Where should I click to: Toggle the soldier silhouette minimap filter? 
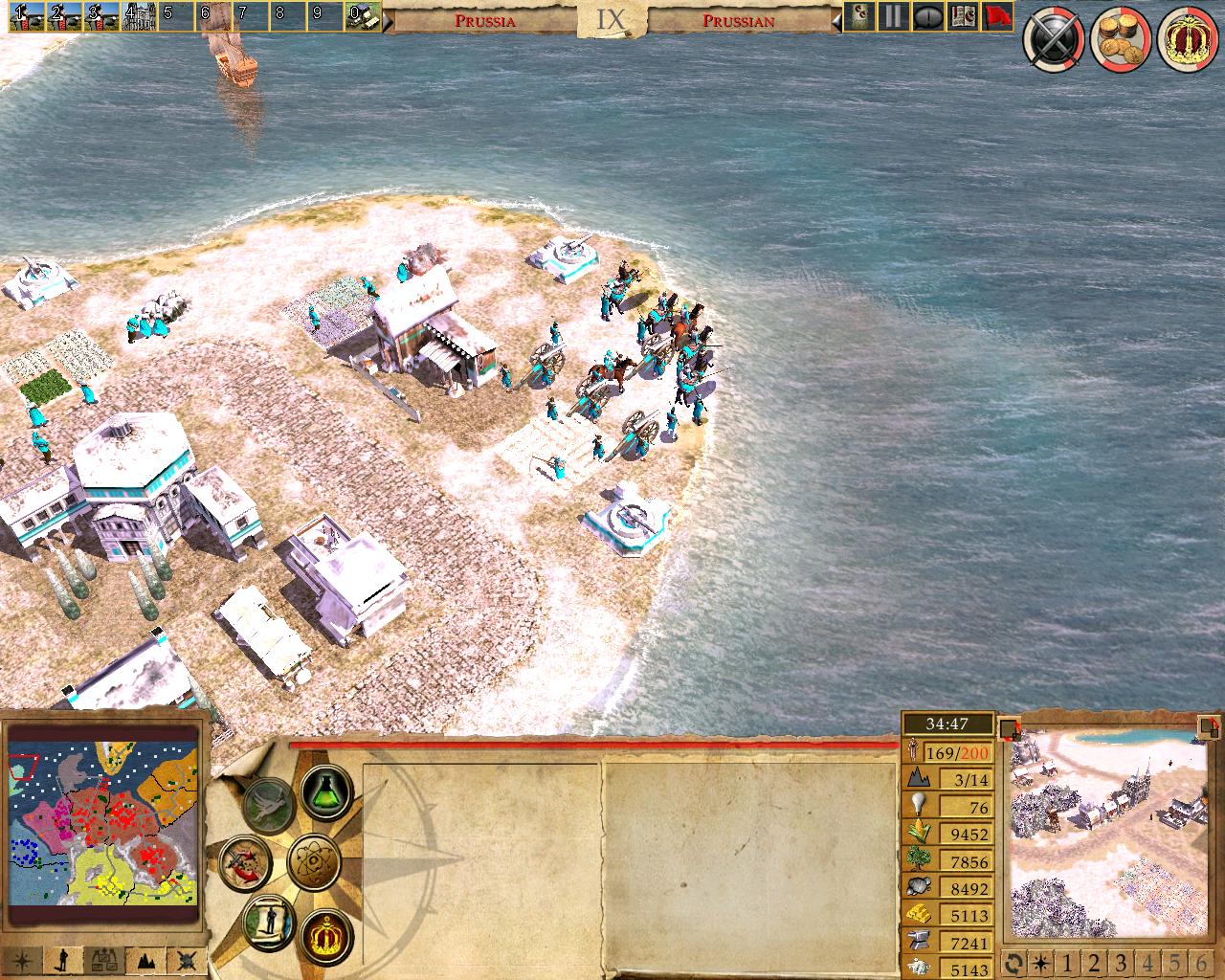point(64,959)
